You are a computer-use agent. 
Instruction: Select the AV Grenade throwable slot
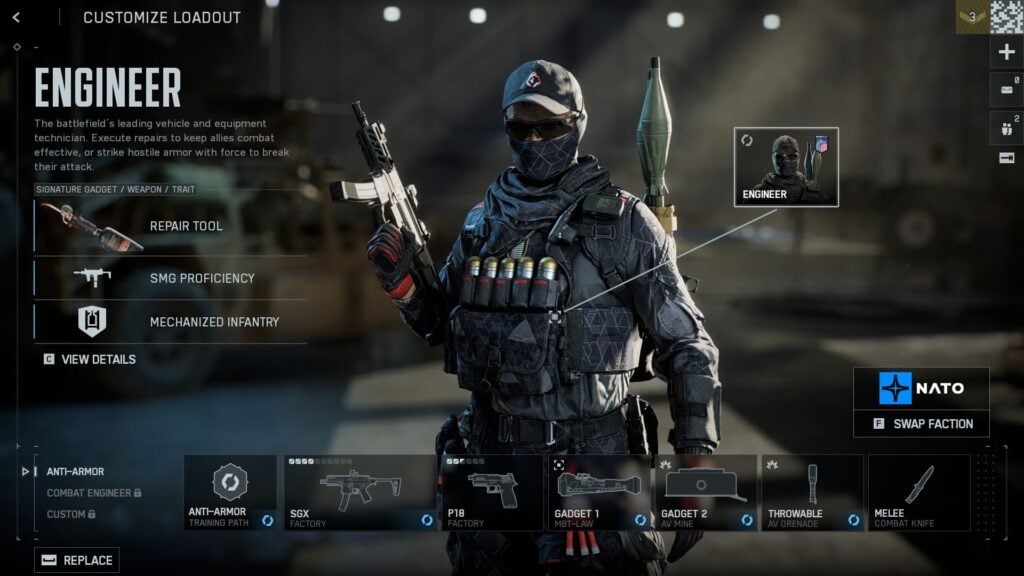click(812, 493)
